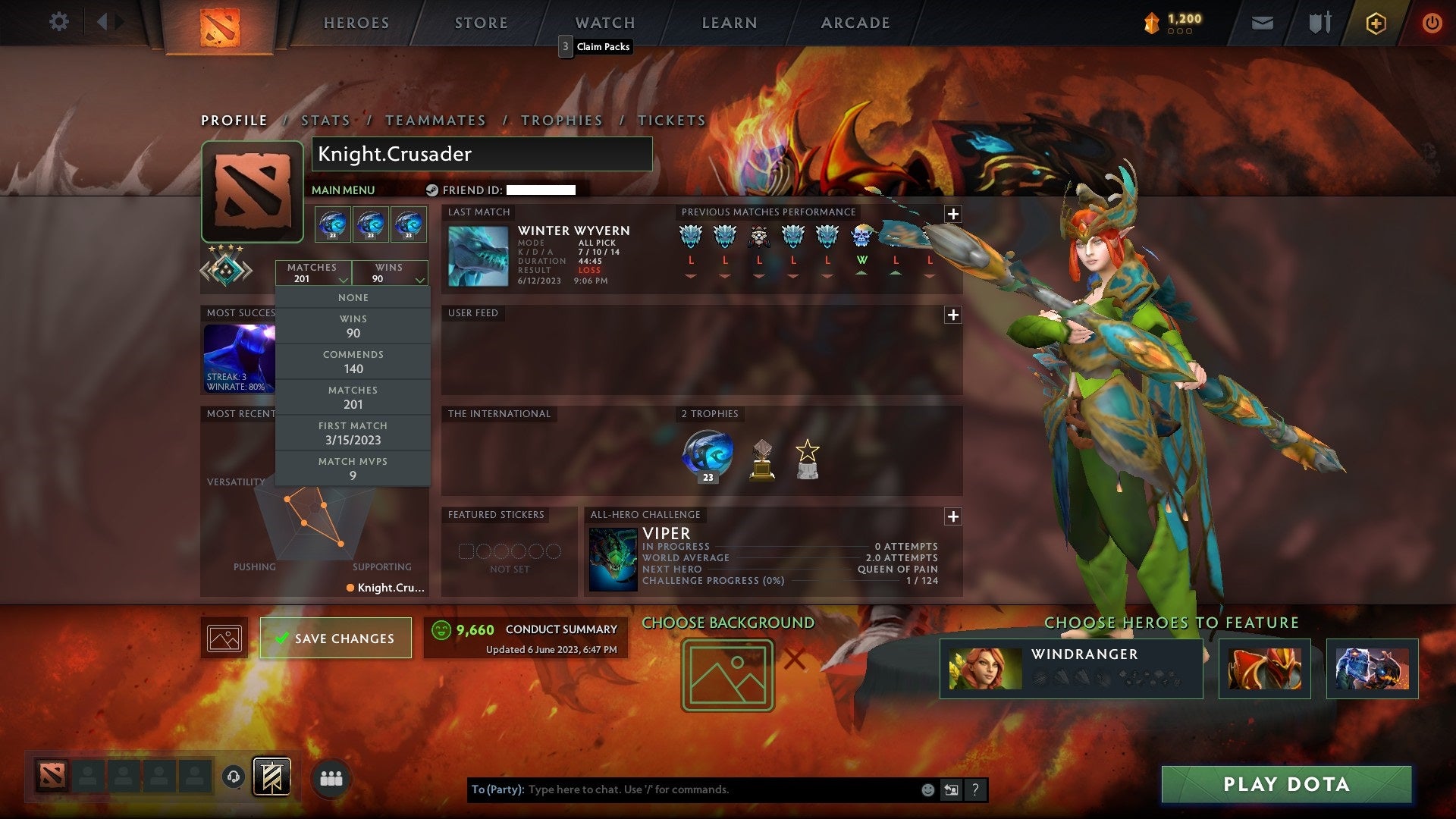Expand the All-Hero Challenge panel
The image size is (1456, 819).
coord(952,516)
